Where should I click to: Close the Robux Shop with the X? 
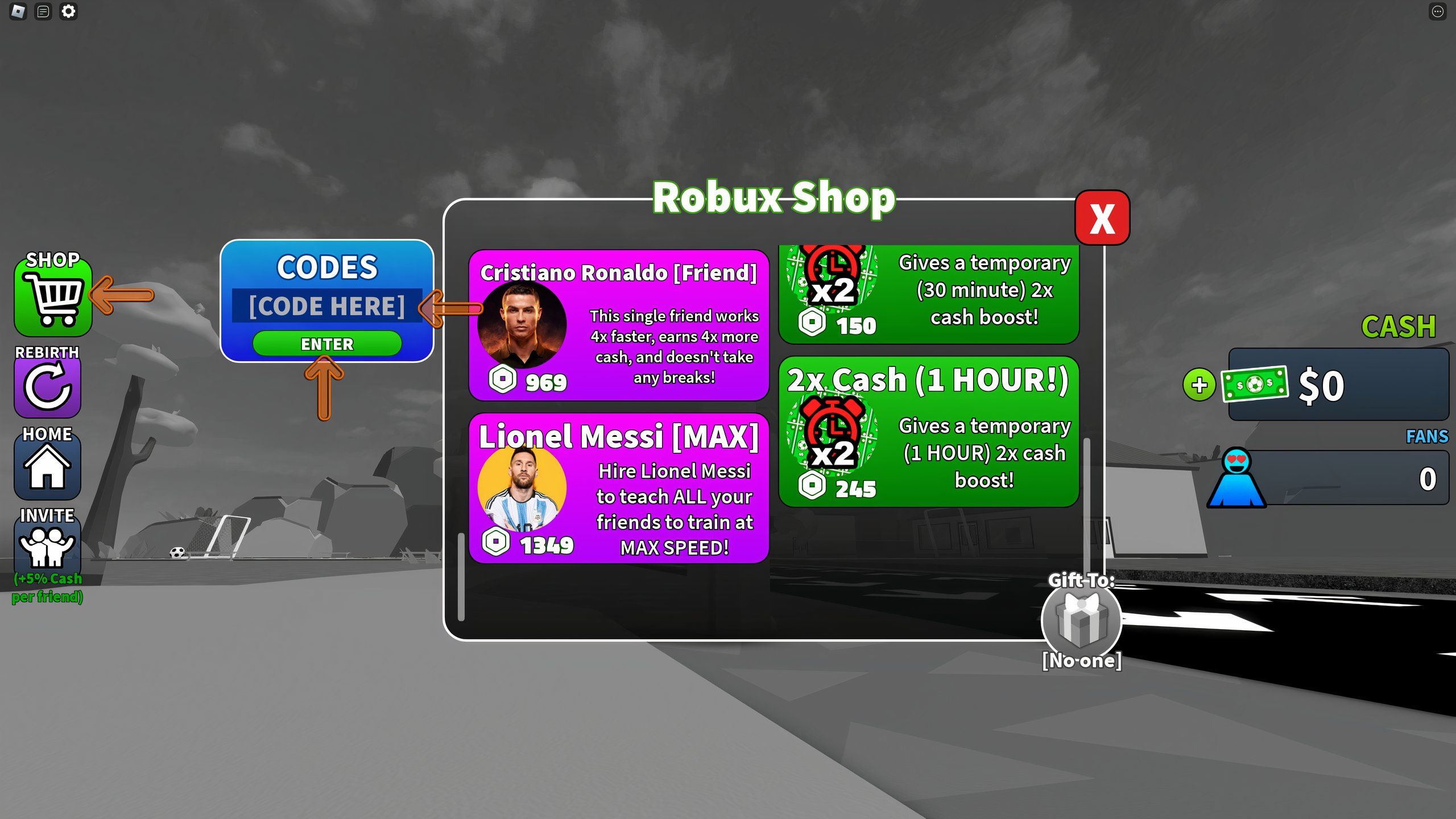(x=1102, y=217)
